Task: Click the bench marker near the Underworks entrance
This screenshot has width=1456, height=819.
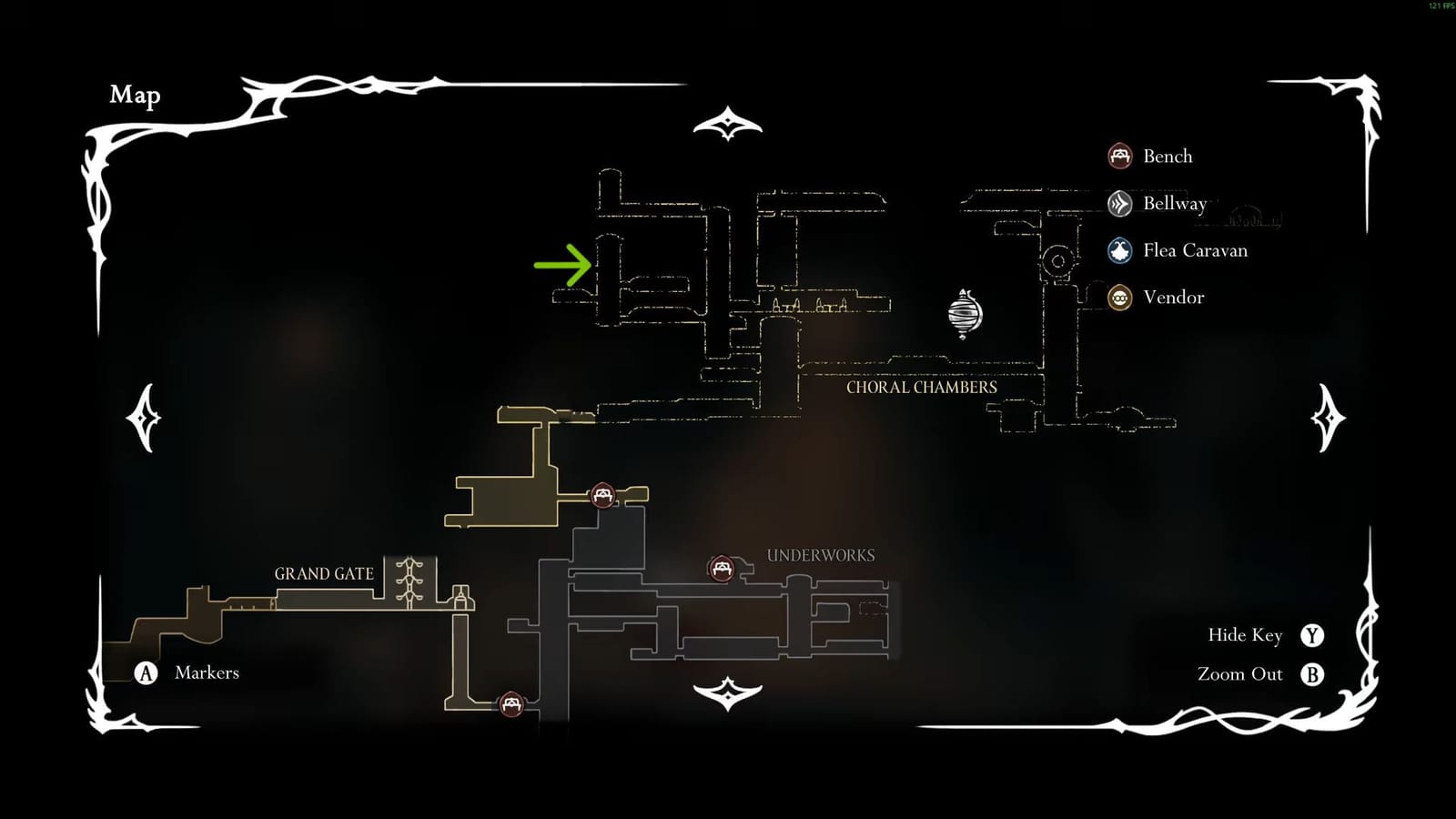Action: (603, 494)
